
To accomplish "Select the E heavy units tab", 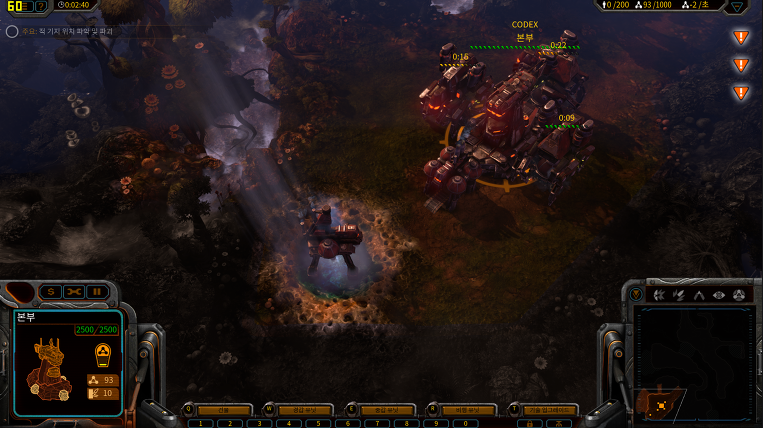I will [388, 409].
